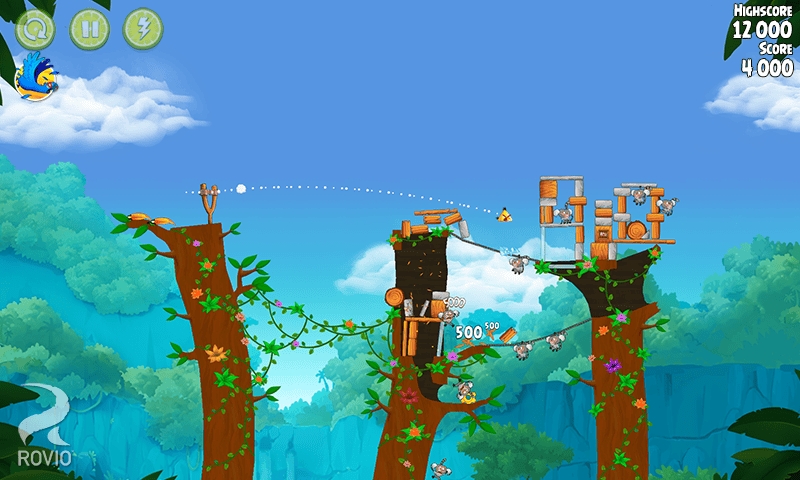Open the lightning bolt power-ups button
Image resolution: width=800 pixels, height=480 pixels.
point(142,29)
